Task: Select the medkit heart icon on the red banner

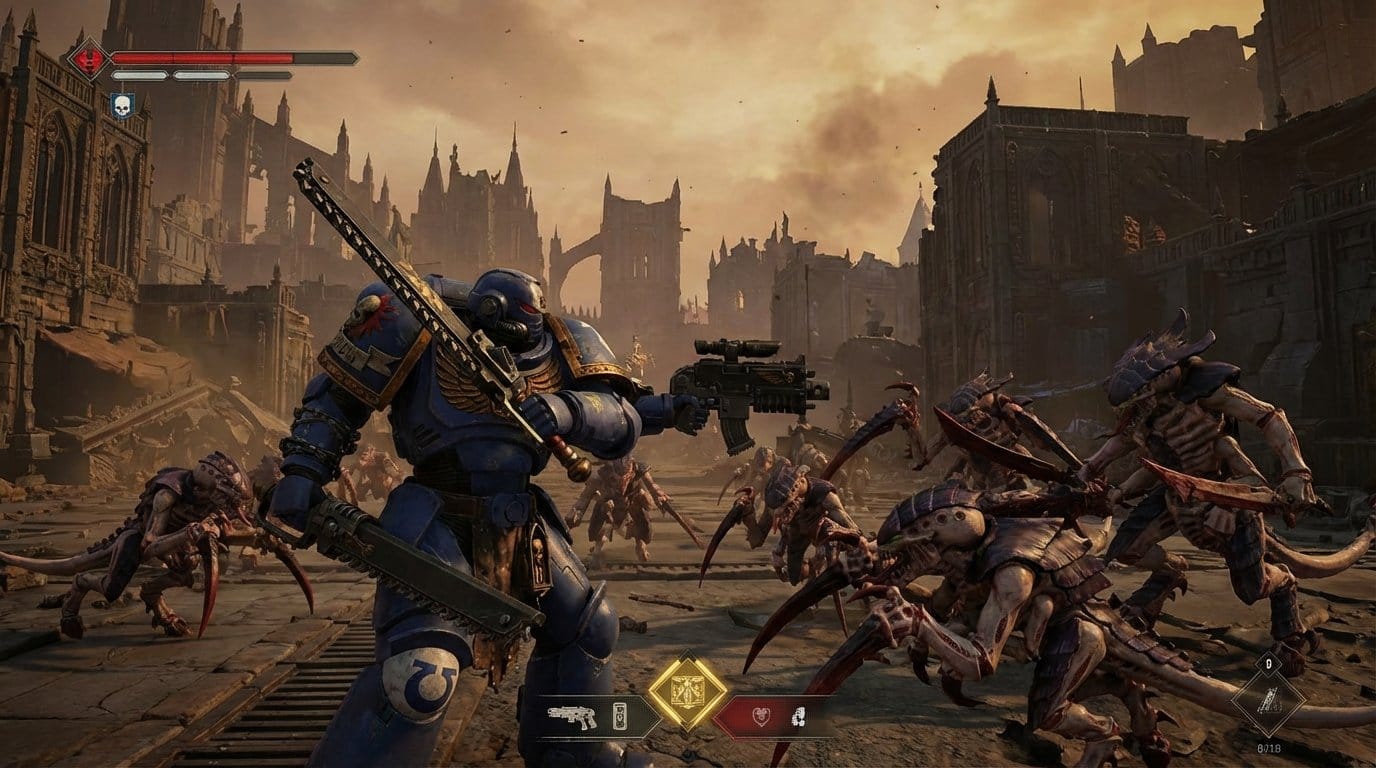Action: pos(762,715)
